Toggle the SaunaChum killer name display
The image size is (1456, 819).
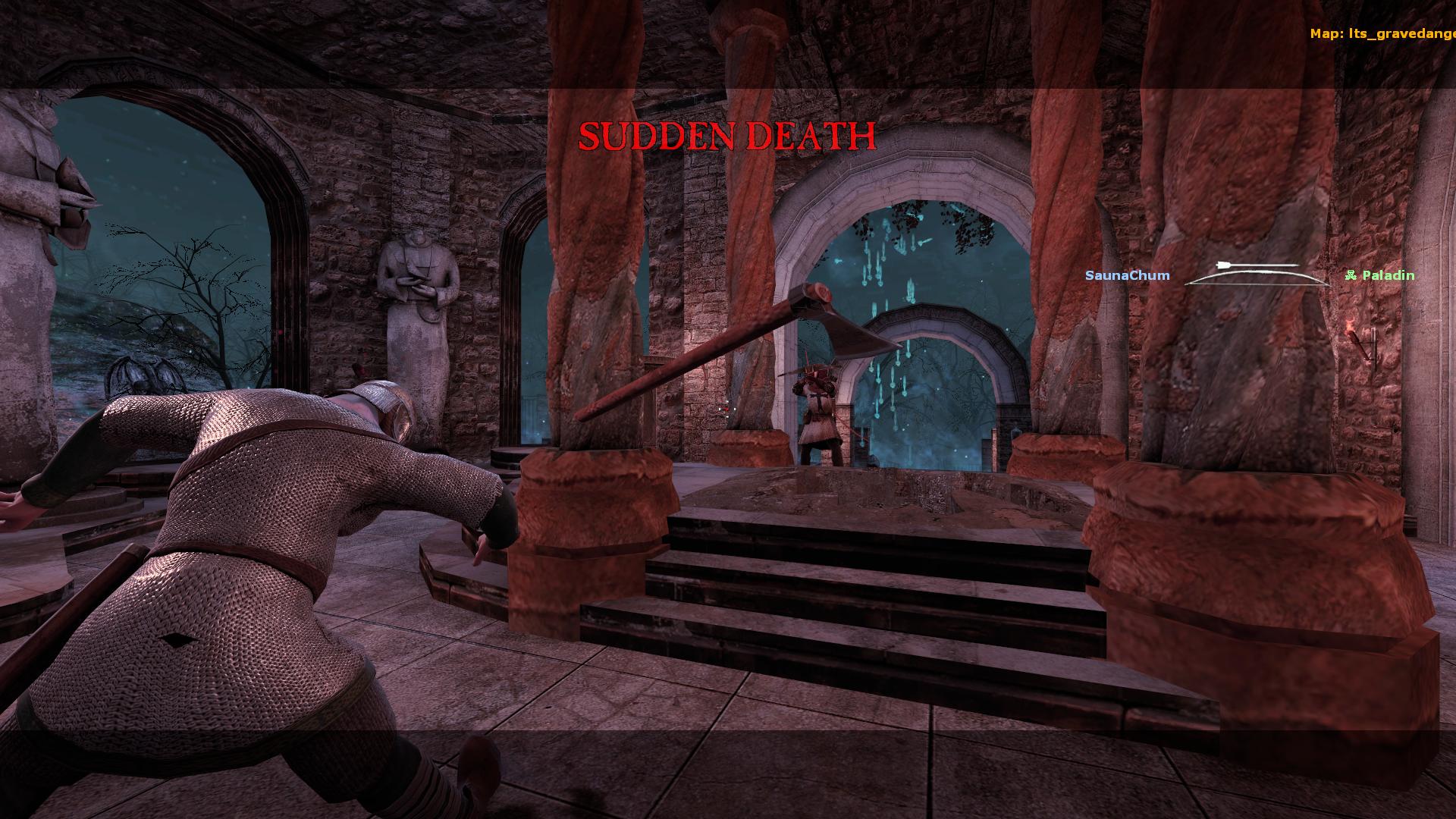1127,276
